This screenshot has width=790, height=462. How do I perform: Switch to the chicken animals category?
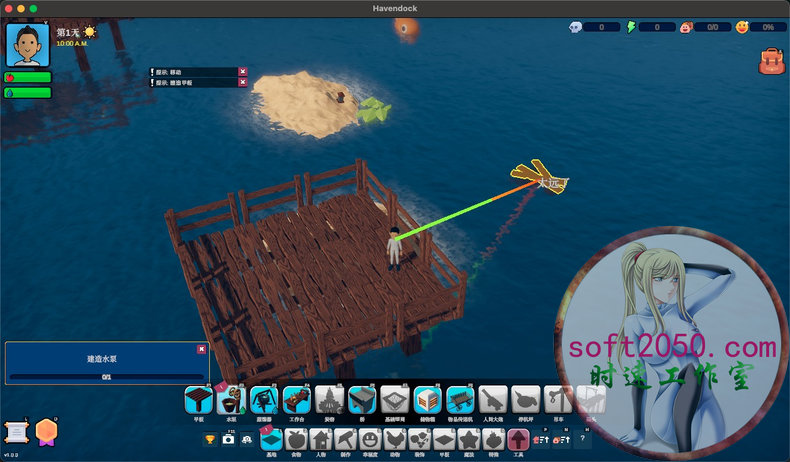(x=395, y=439)
